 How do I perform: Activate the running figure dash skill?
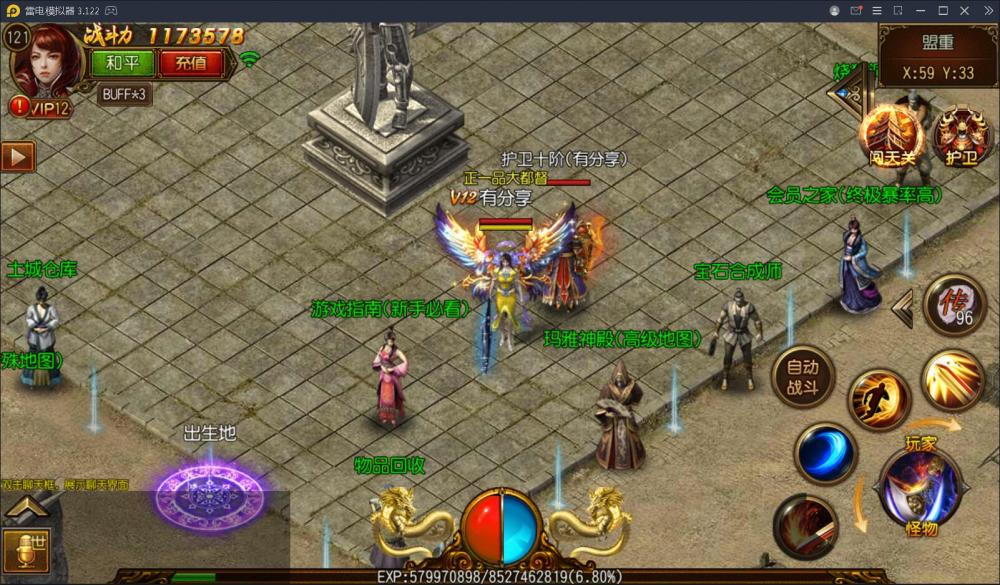(x=879, y=399)
